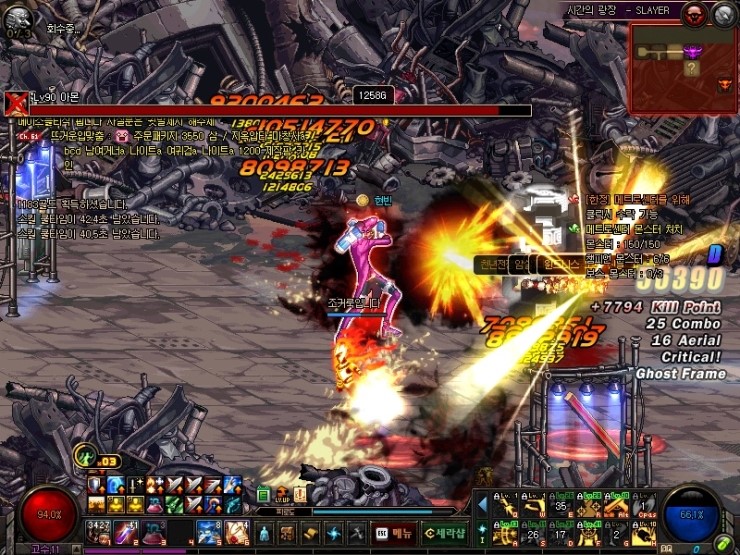Click the skull portrait in the top-left corner

[17, 18]
